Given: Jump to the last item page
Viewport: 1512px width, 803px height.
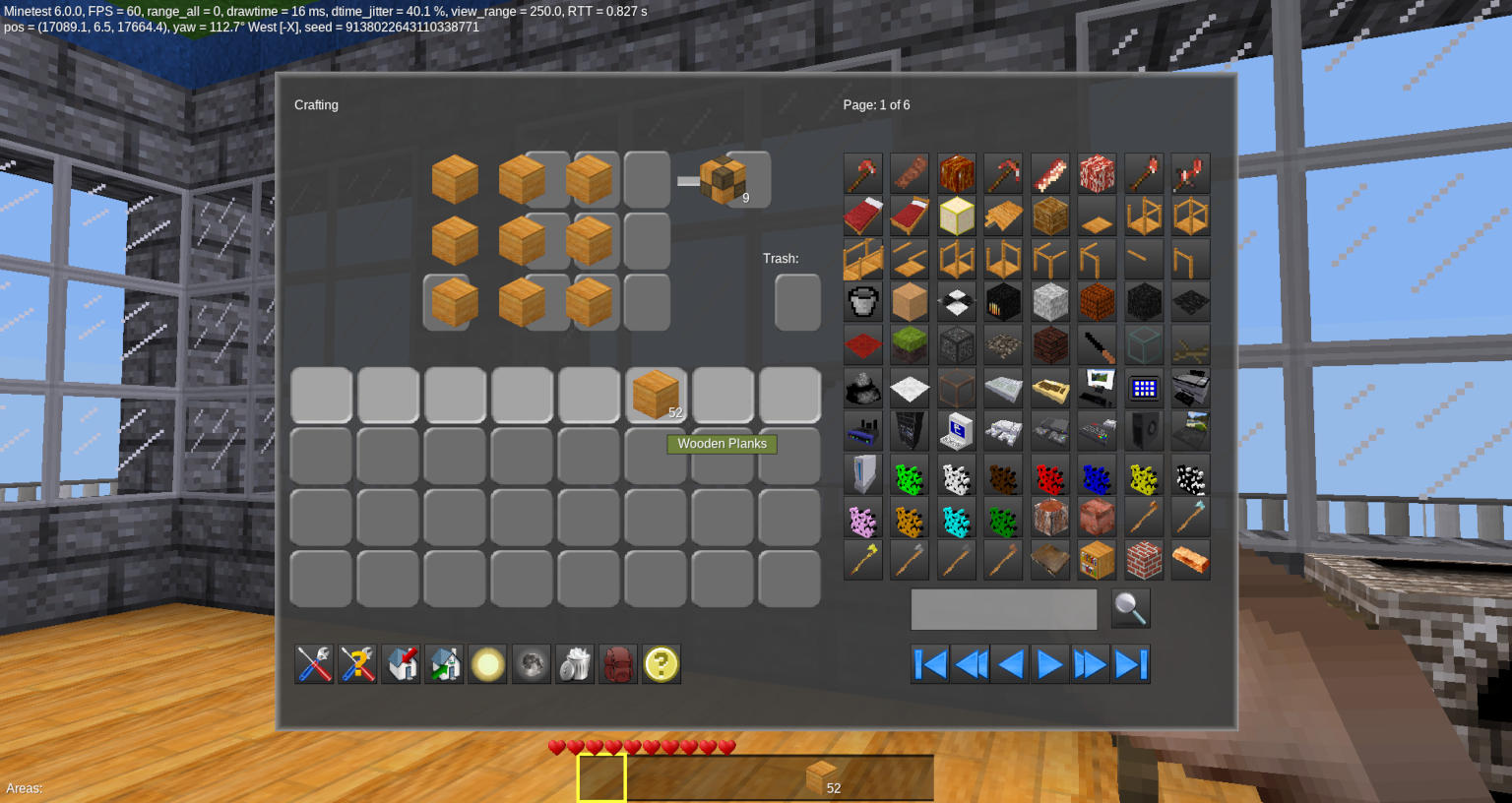Looking at the screenshot, I should (x=1130, y=664).
